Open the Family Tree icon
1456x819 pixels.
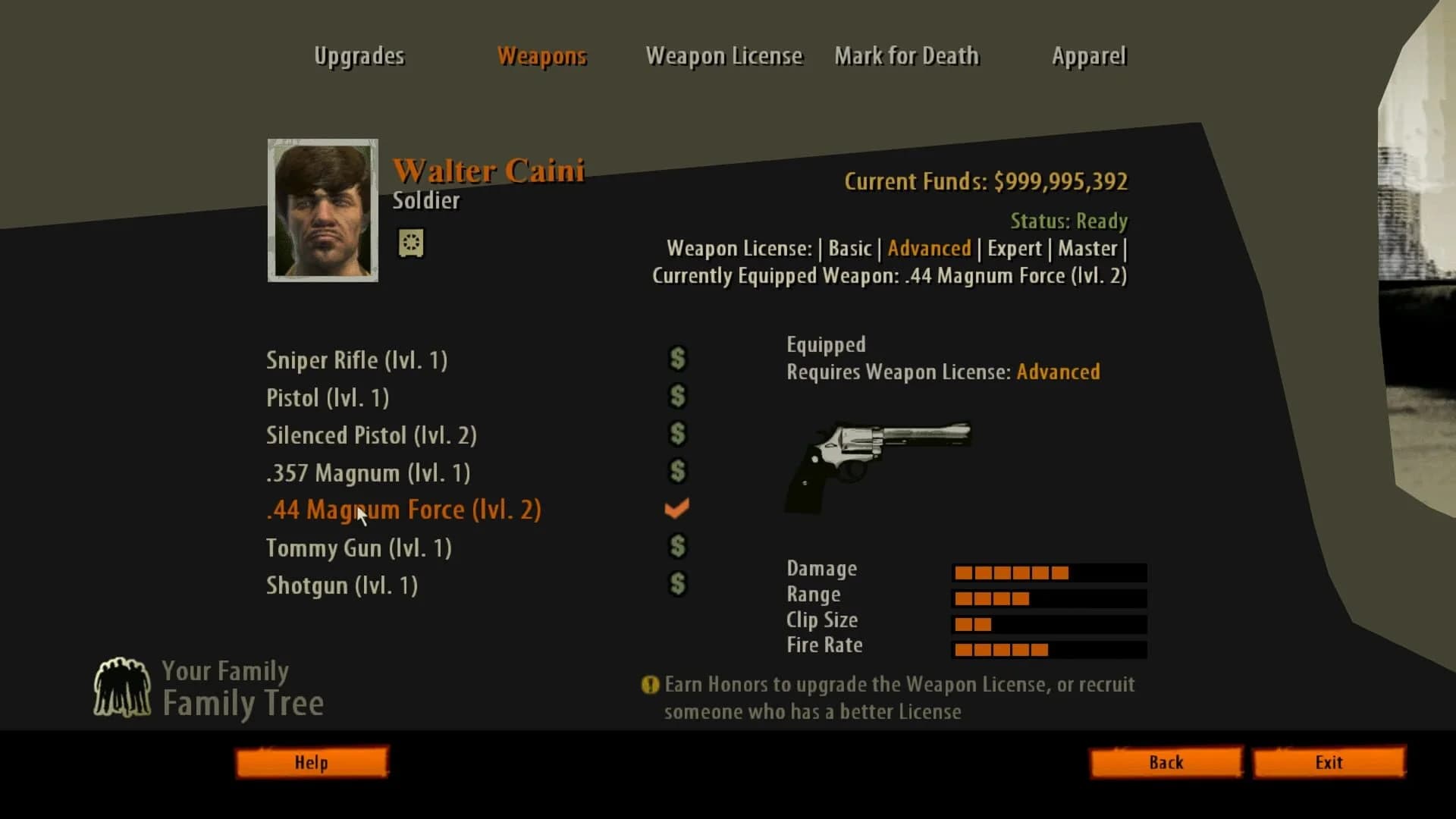pos(124,686)
